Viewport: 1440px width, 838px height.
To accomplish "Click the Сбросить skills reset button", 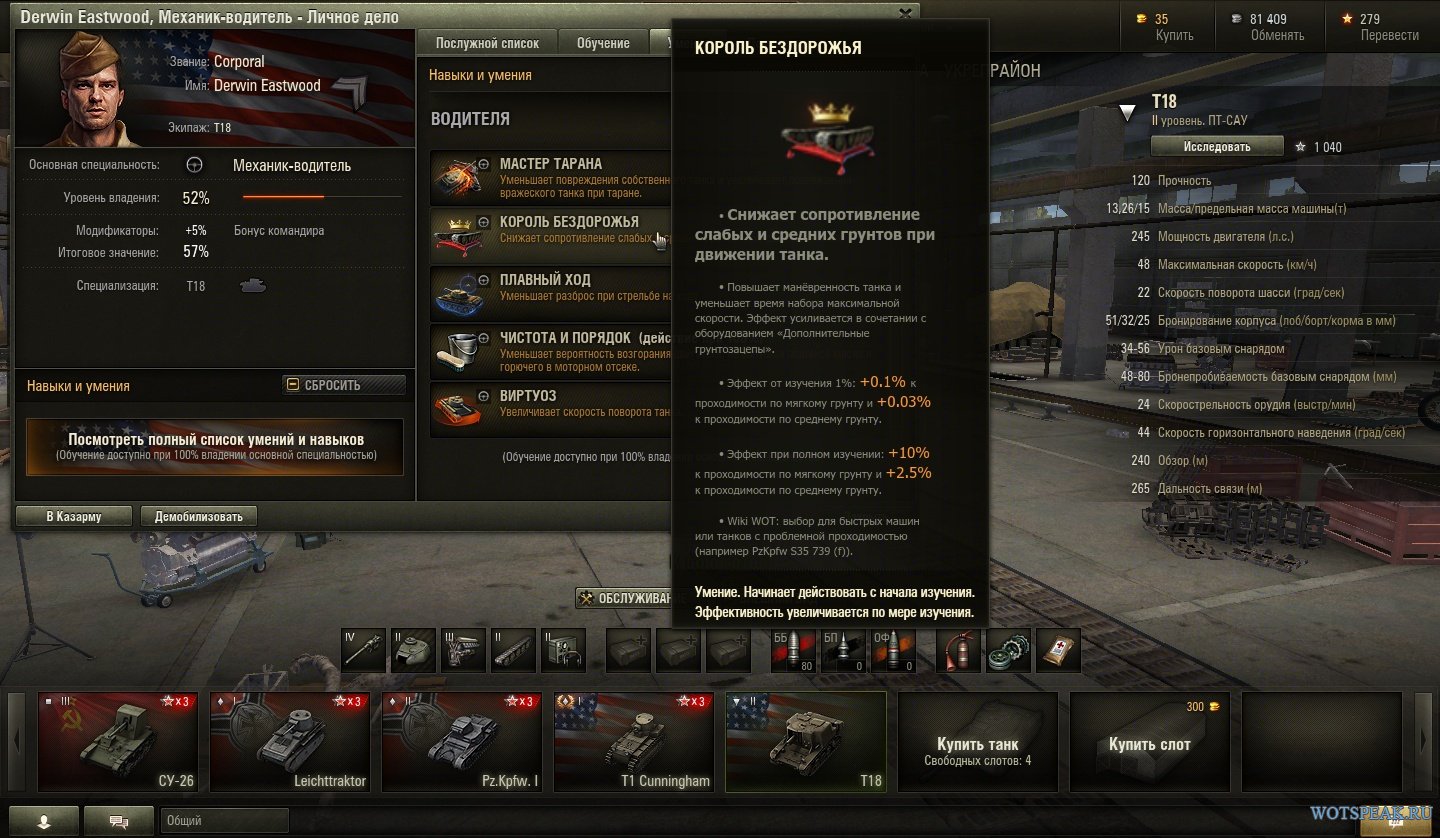I will point(344,385).
